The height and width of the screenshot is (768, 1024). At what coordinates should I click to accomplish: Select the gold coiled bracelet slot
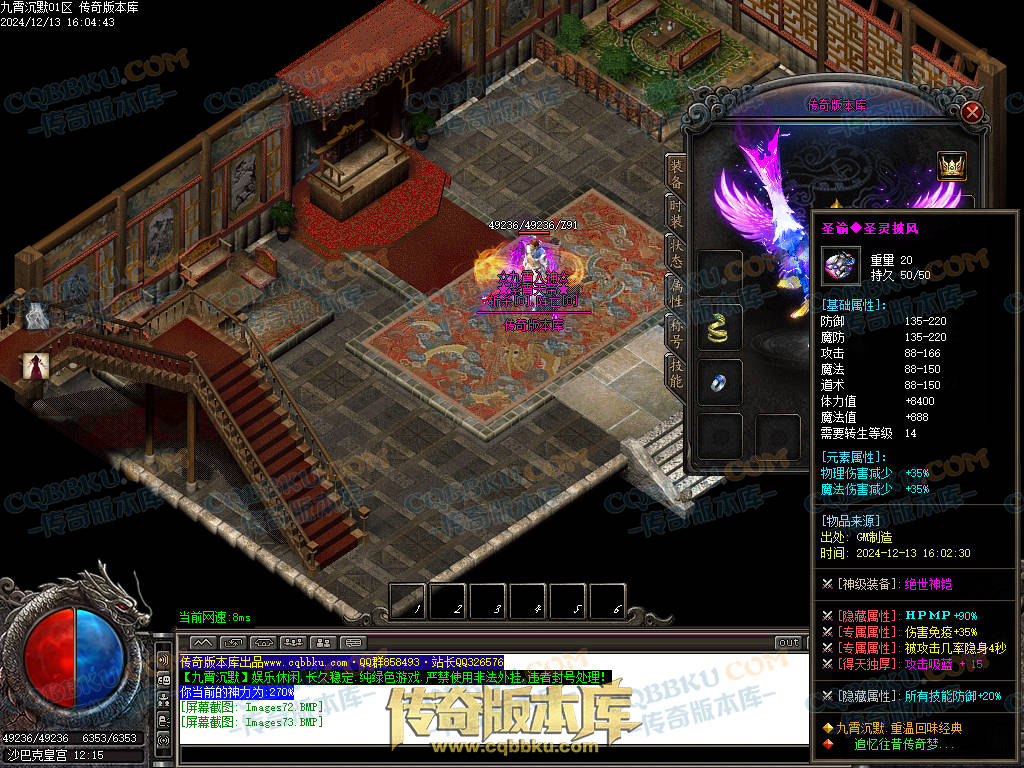point(720,327)
